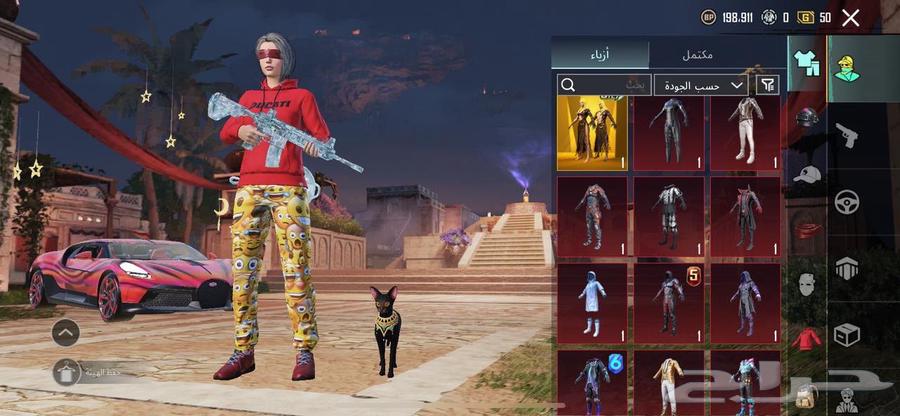The height and width of the screenshot is (416, 900).
Task: Select the red jacket clothing category
Action: pos(806,338)
